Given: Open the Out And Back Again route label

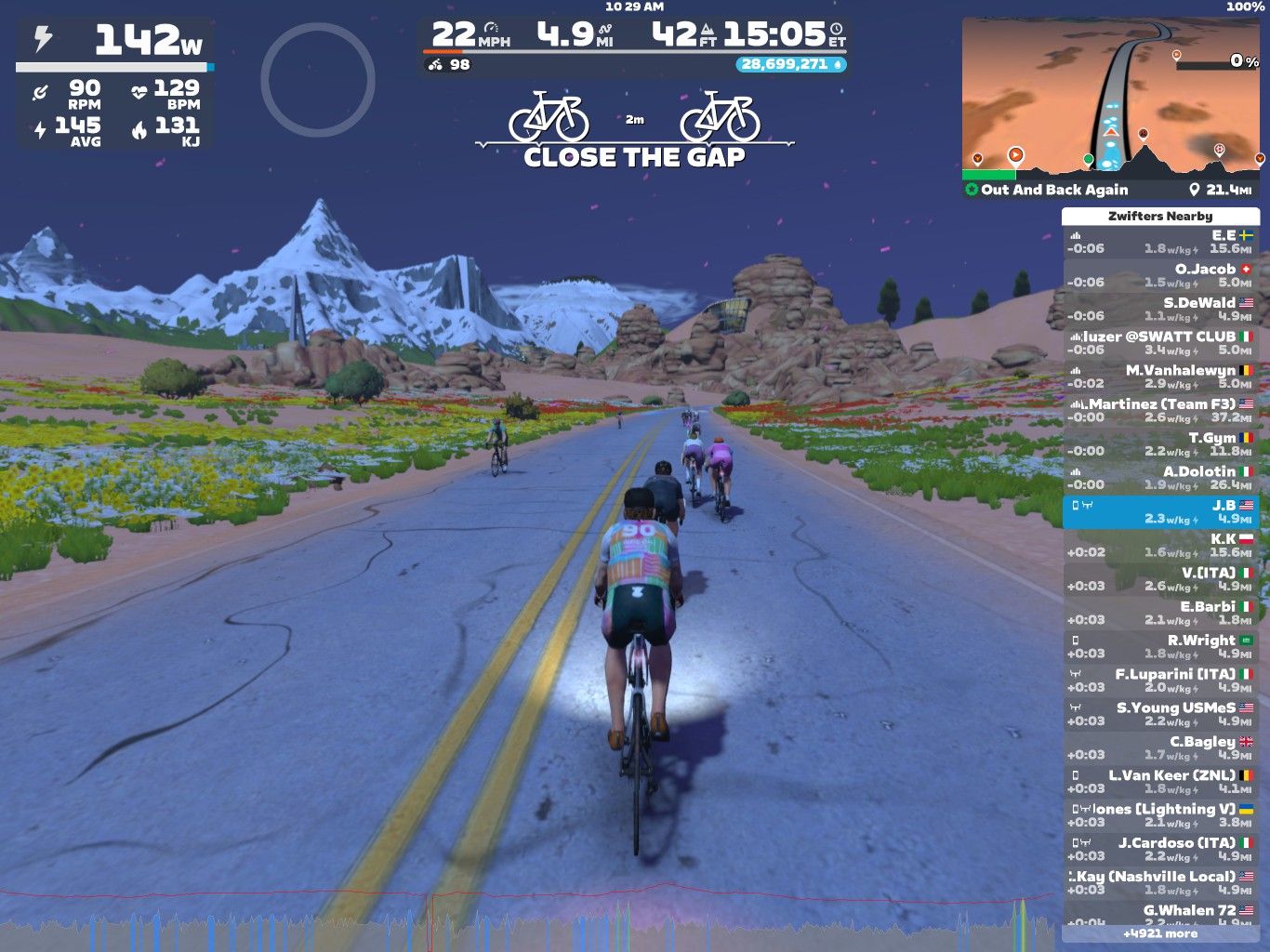Looking at the screenshot, I should point(1054,190).
